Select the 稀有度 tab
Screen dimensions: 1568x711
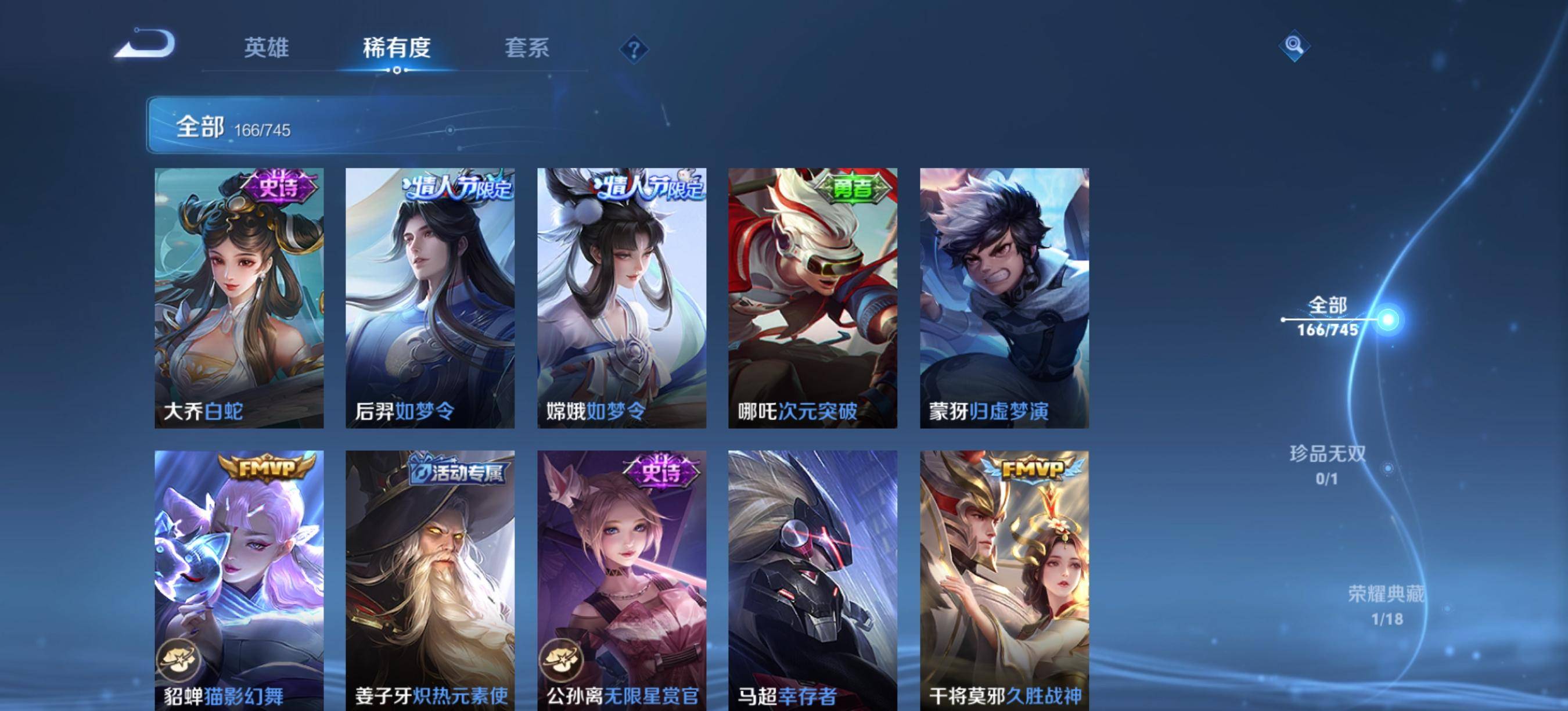pyautogui.click(x=397, y=48)
